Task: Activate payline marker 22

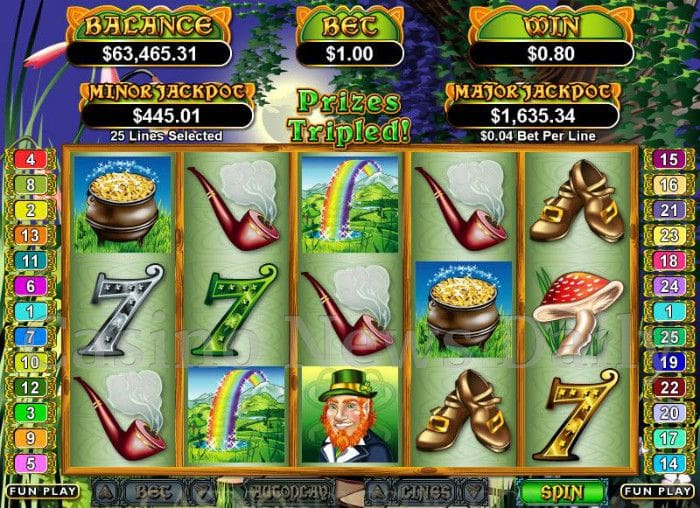Action: click(669, 387)
